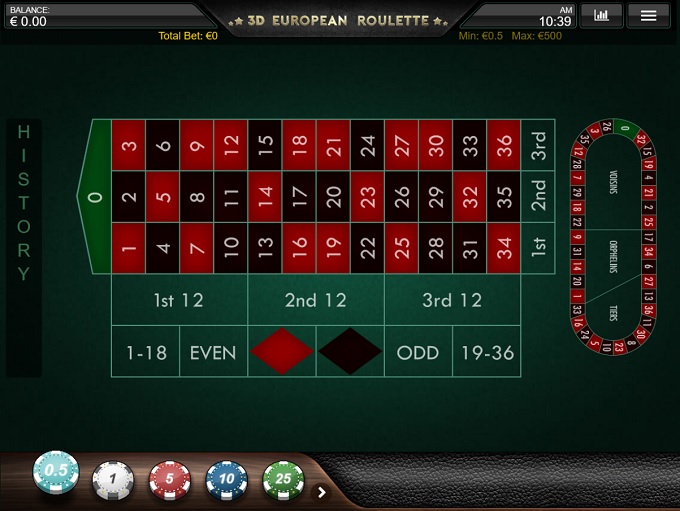This screenshot has width=680, height=511.
Task: Select the 0.5 chip
Action: tap(56, 472)
